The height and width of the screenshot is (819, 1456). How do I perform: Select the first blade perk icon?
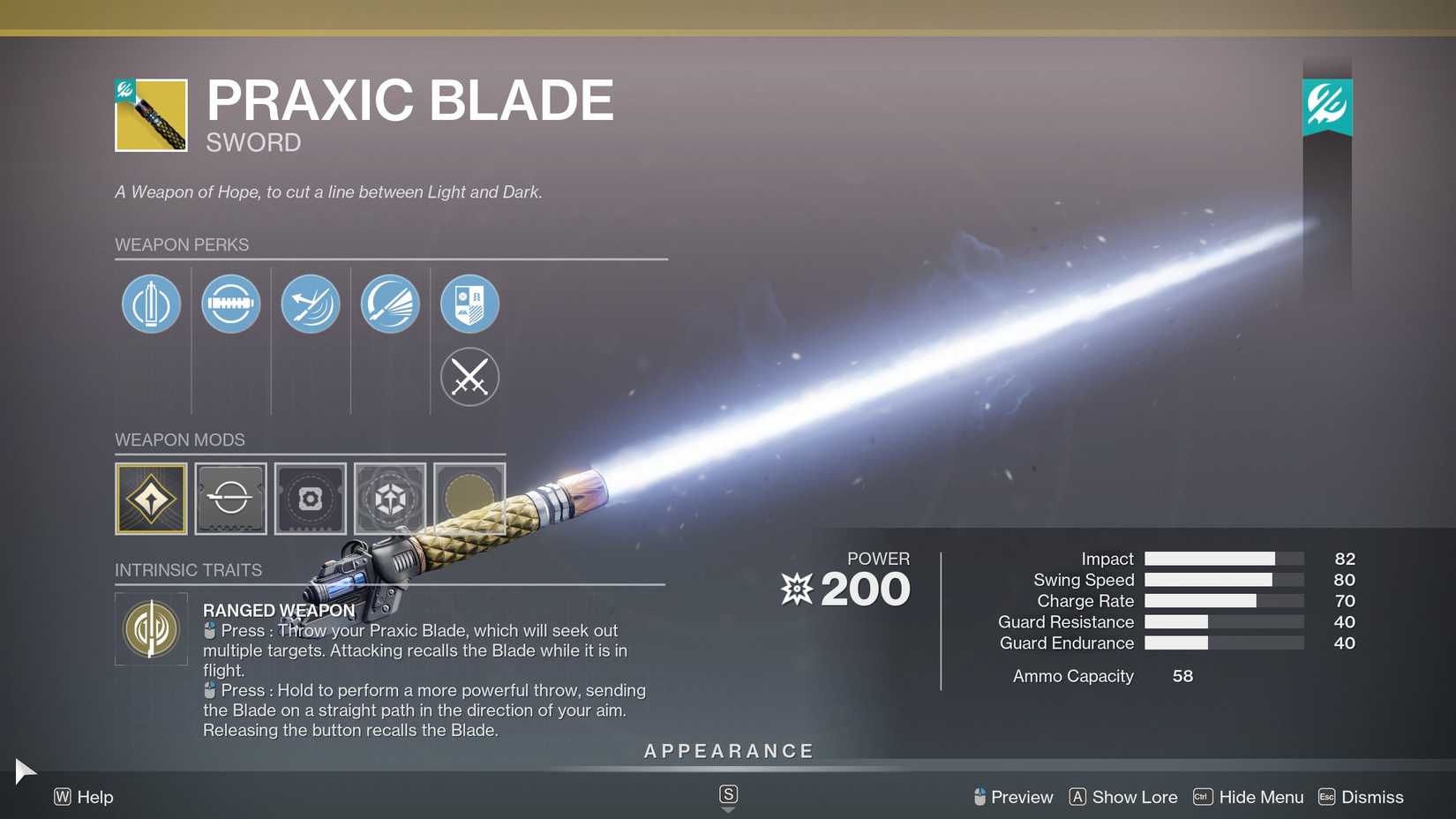(x=151, y=304)
